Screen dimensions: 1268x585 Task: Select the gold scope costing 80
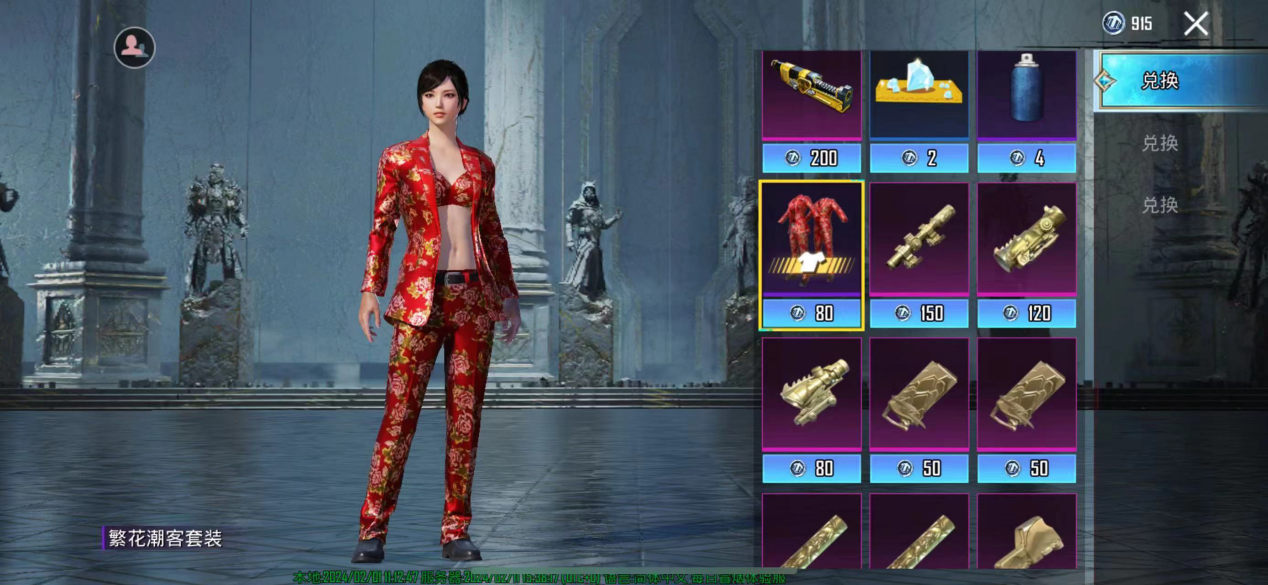coord(811,394)
